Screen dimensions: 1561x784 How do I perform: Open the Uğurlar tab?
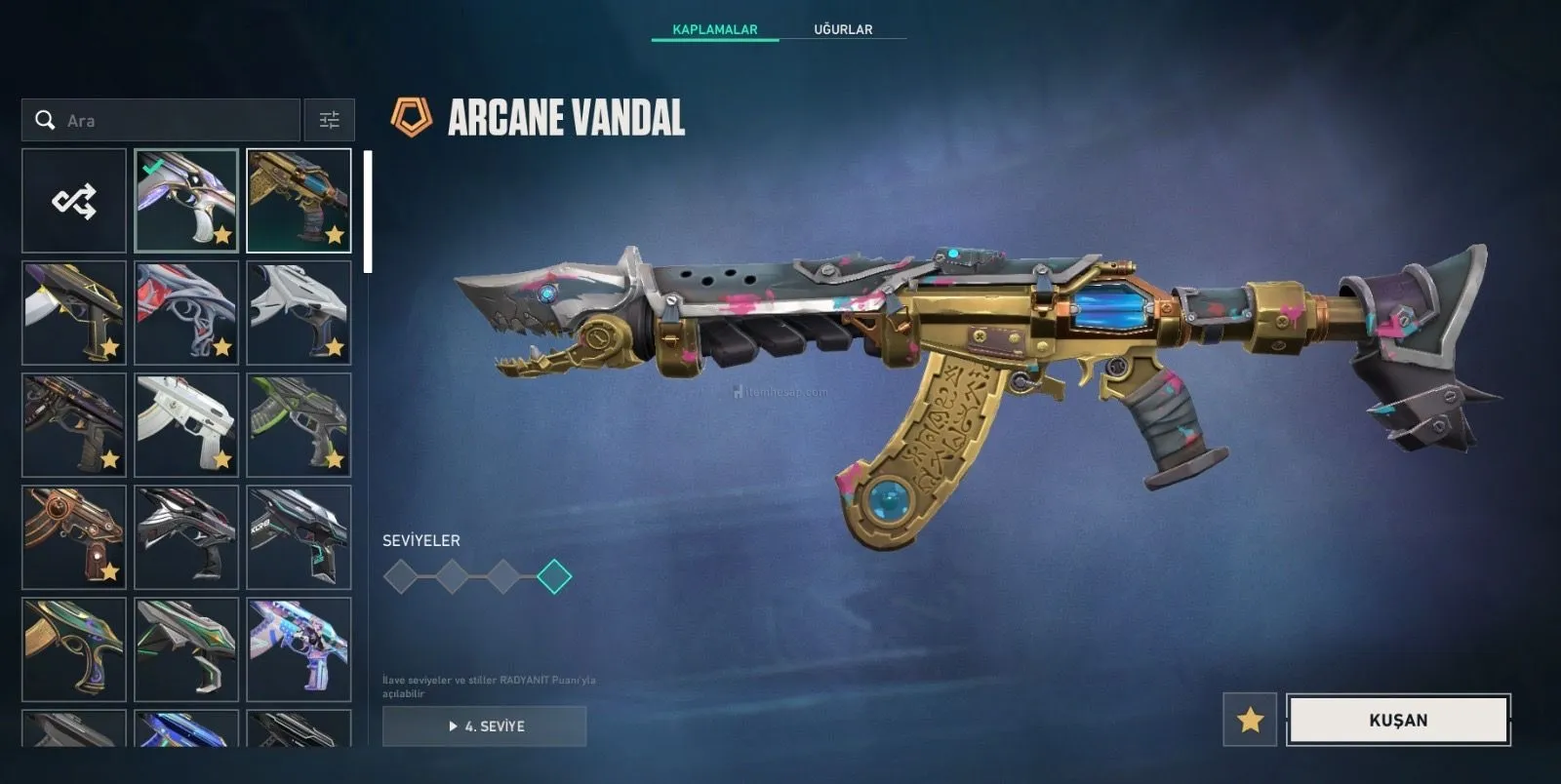(843, 29)
